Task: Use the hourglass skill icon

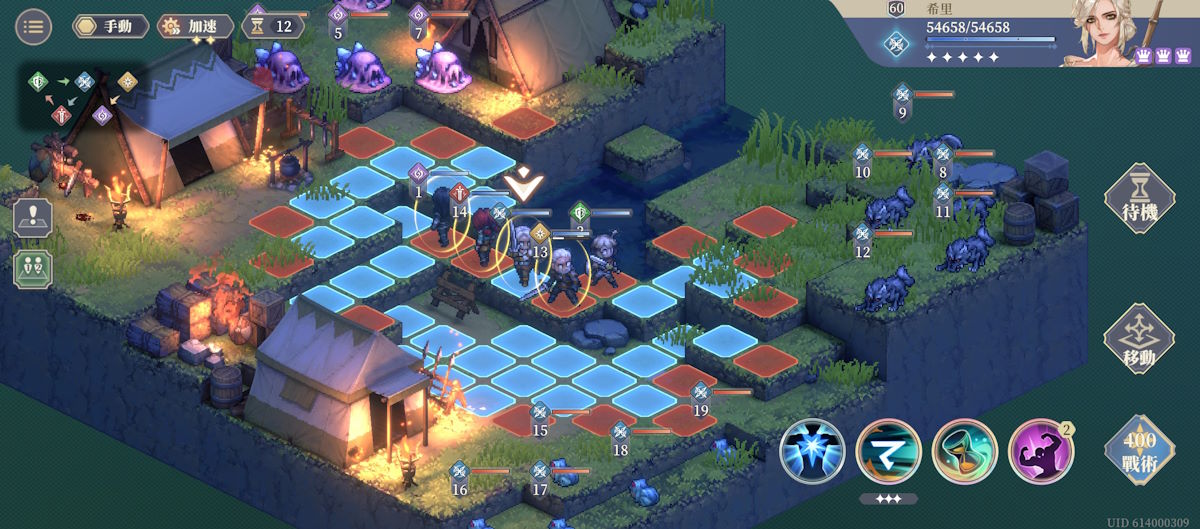Action: click(x=964, y=452)
